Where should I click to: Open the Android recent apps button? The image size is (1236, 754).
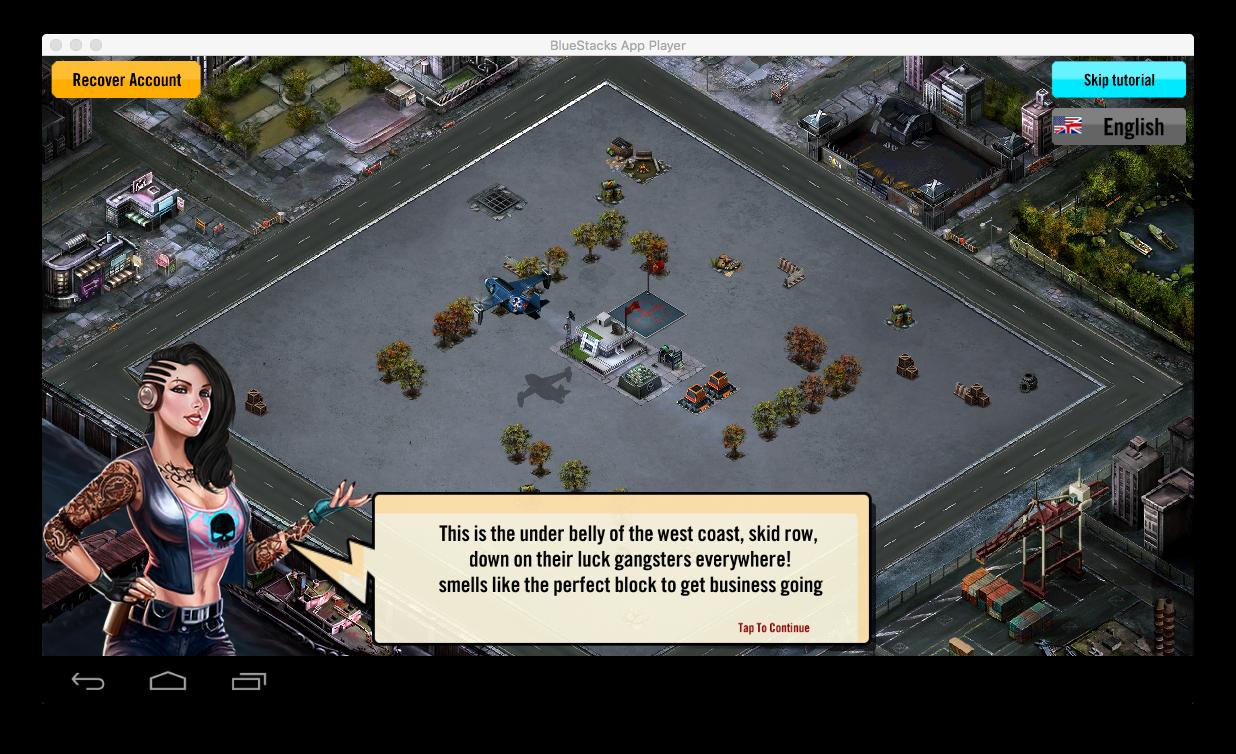tap(248, 682)
